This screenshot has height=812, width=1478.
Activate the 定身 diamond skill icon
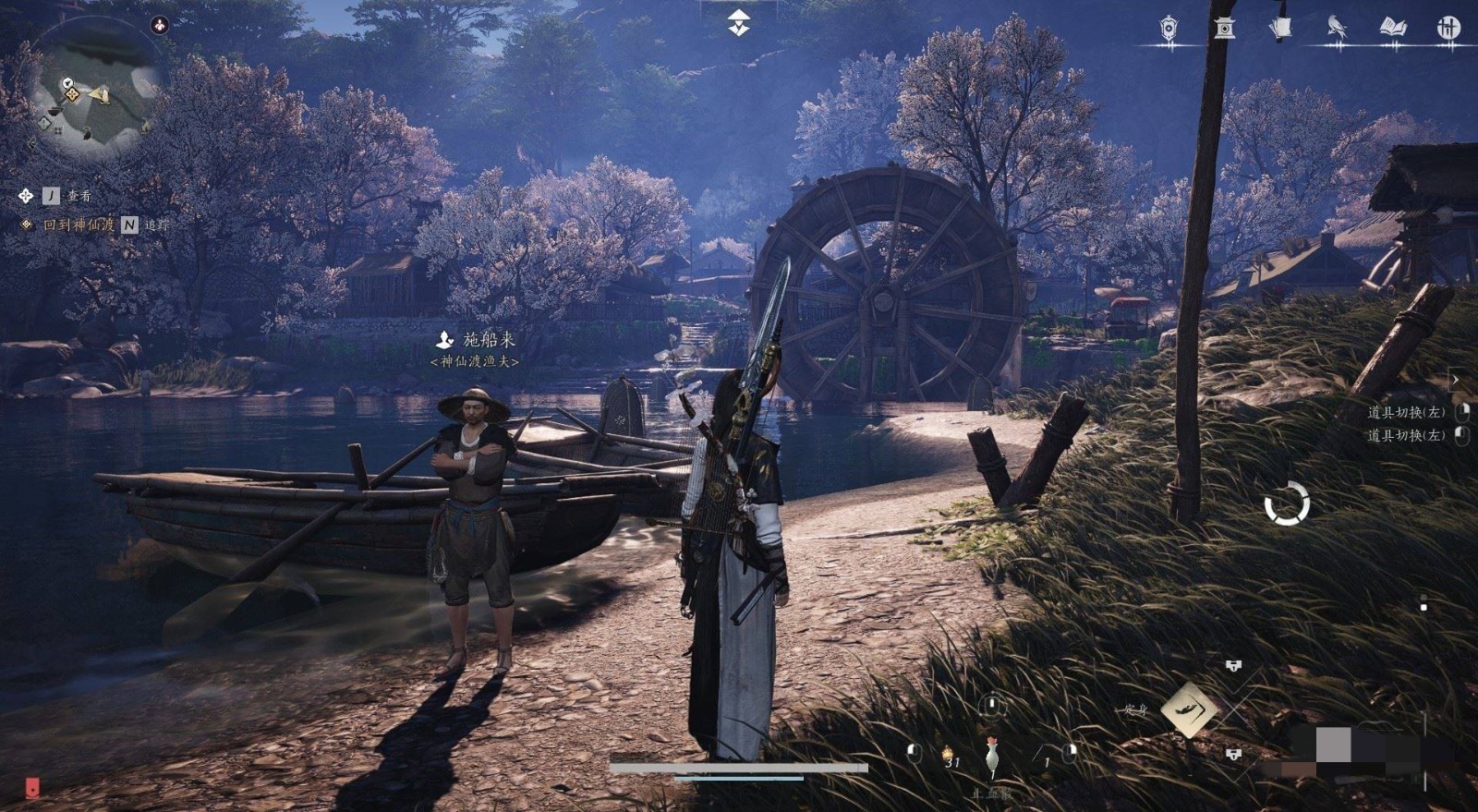pos(1189,709)
